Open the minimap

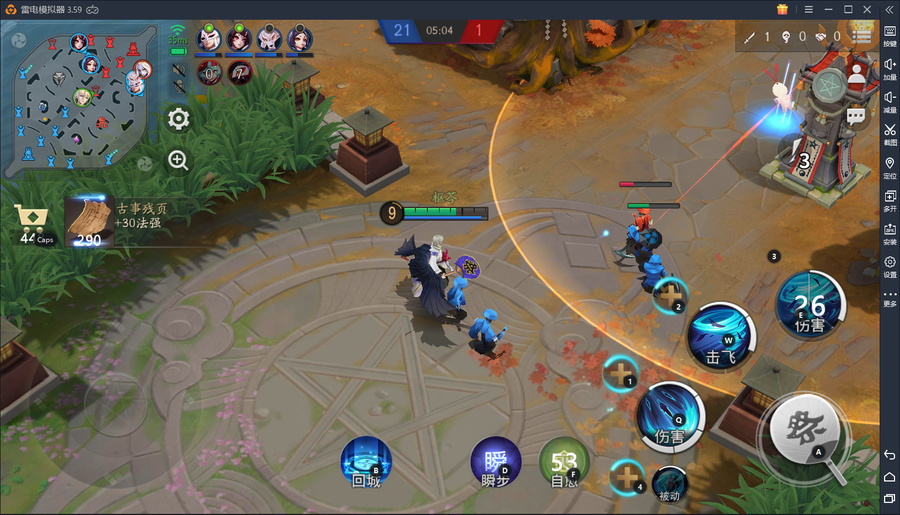pos(82,97)
